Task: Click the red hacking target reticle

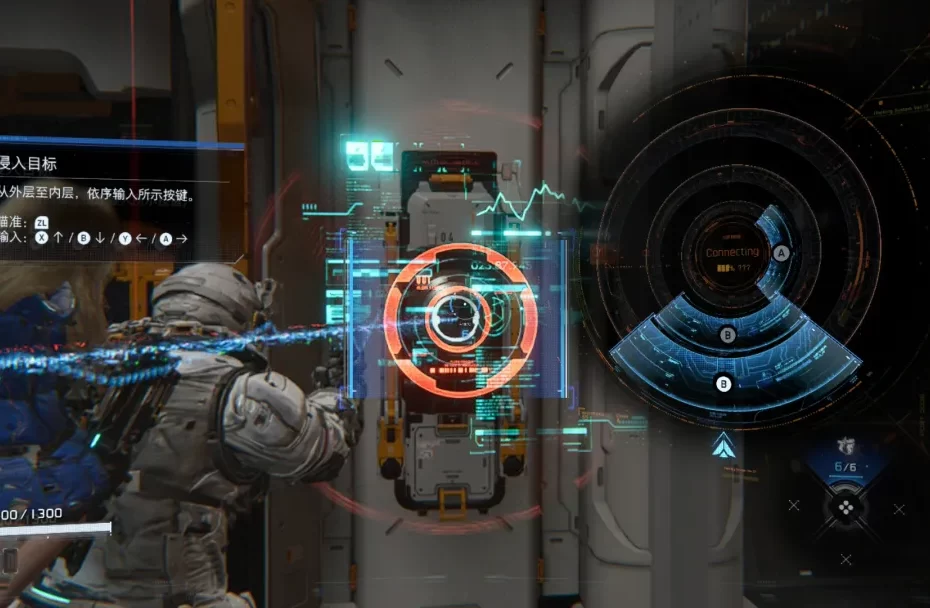Action: click(460, 319)
